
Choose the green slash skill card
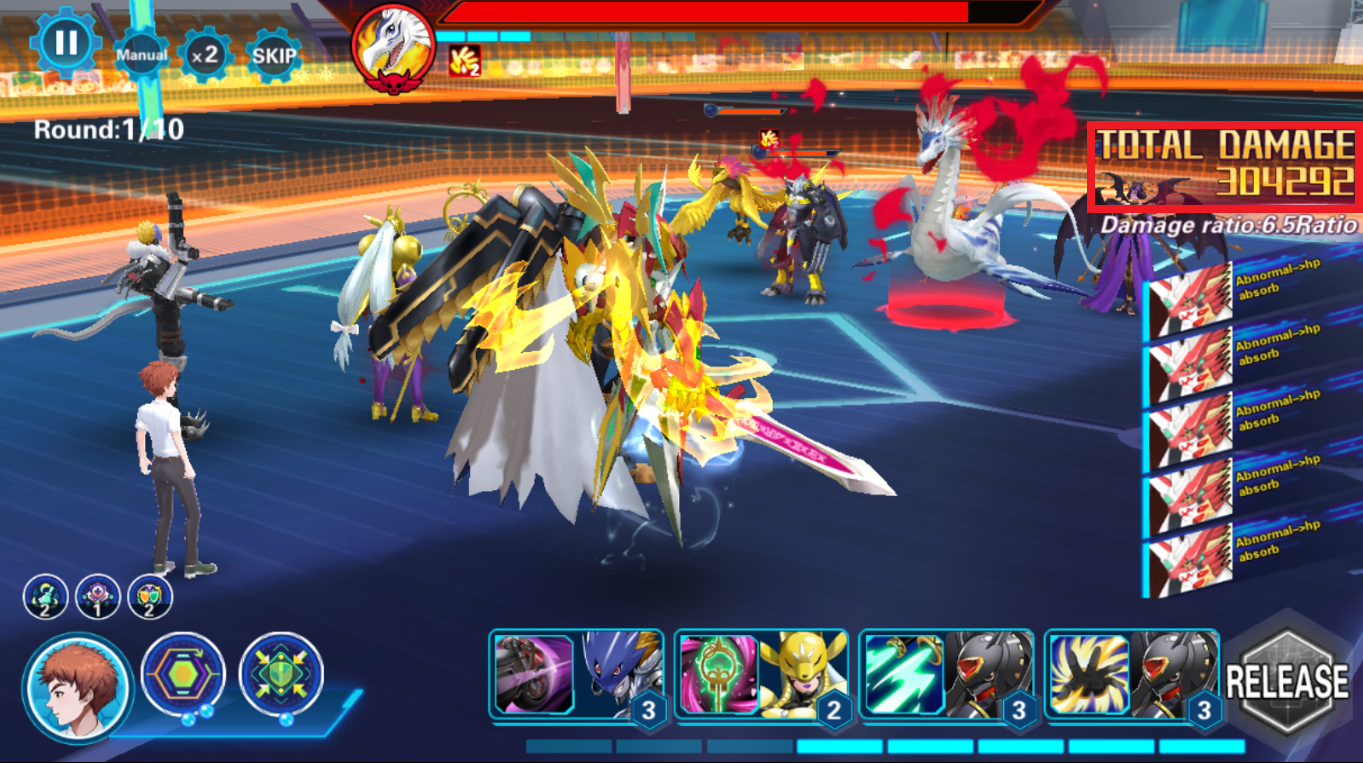click(x=945, y=675)
